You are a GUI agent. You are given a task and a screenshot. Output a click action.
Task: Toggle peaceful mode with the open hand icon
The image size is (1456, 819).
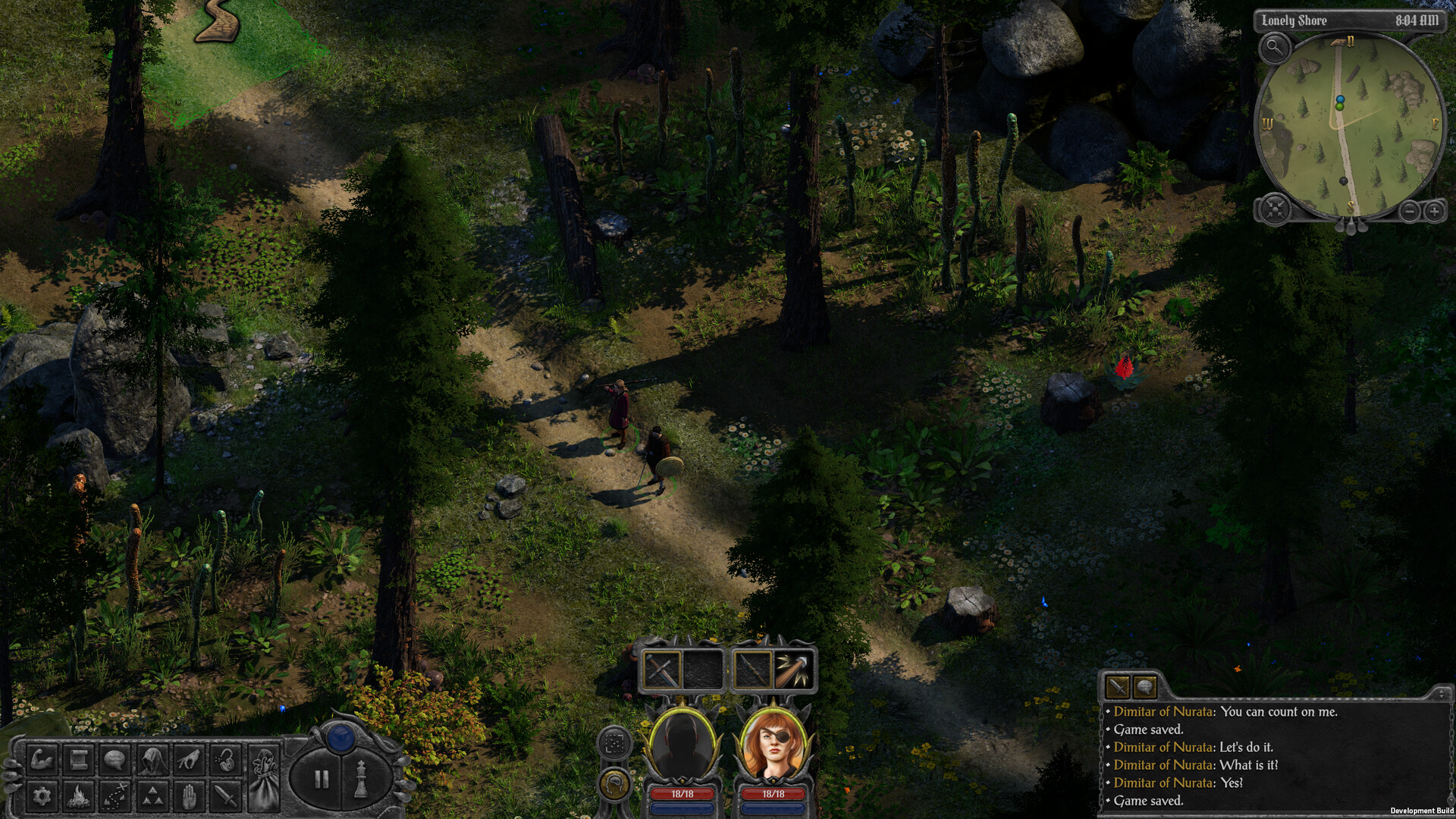point(188,795)
